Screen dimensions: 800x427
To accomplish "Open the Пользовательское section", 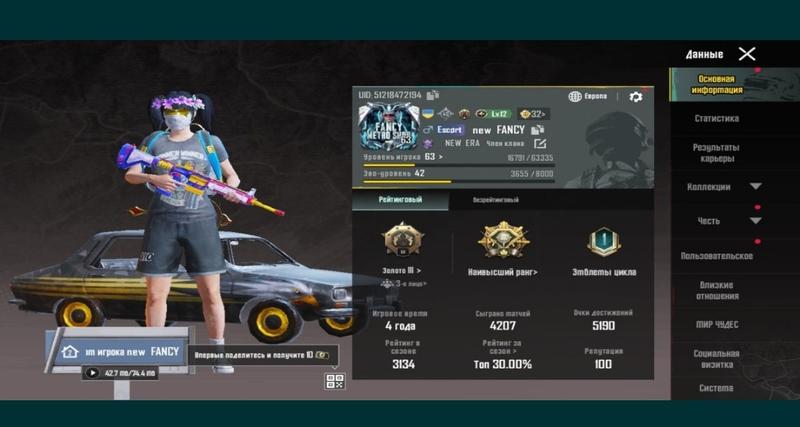I will tap(717, 256).
